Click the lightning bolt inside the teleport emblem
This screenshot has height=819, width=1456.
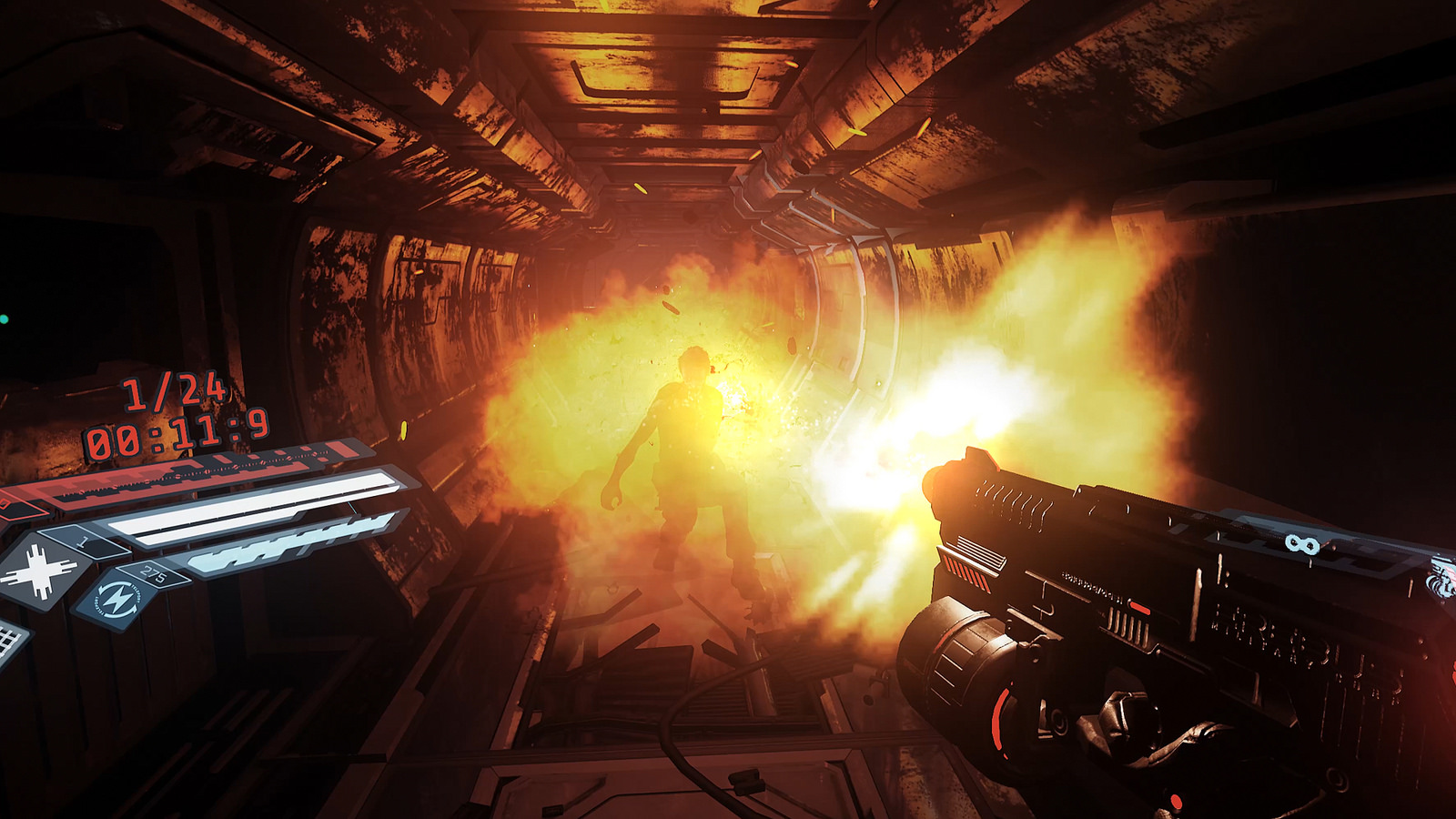pos(119,598)
